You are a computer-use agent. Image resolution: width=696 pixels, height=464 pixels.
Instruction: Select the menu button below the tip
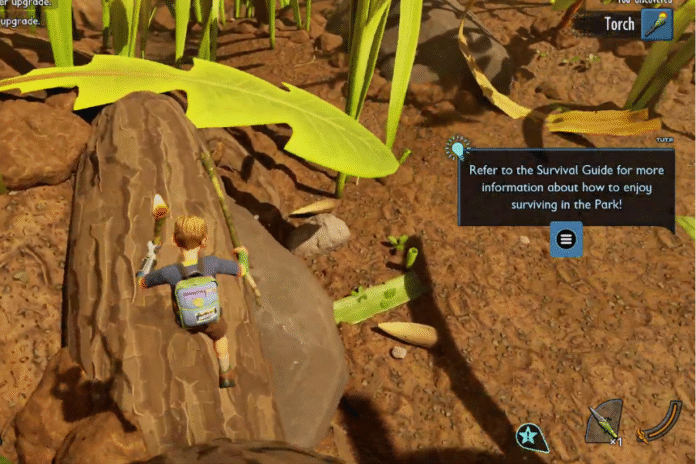[x=566, y=239]
